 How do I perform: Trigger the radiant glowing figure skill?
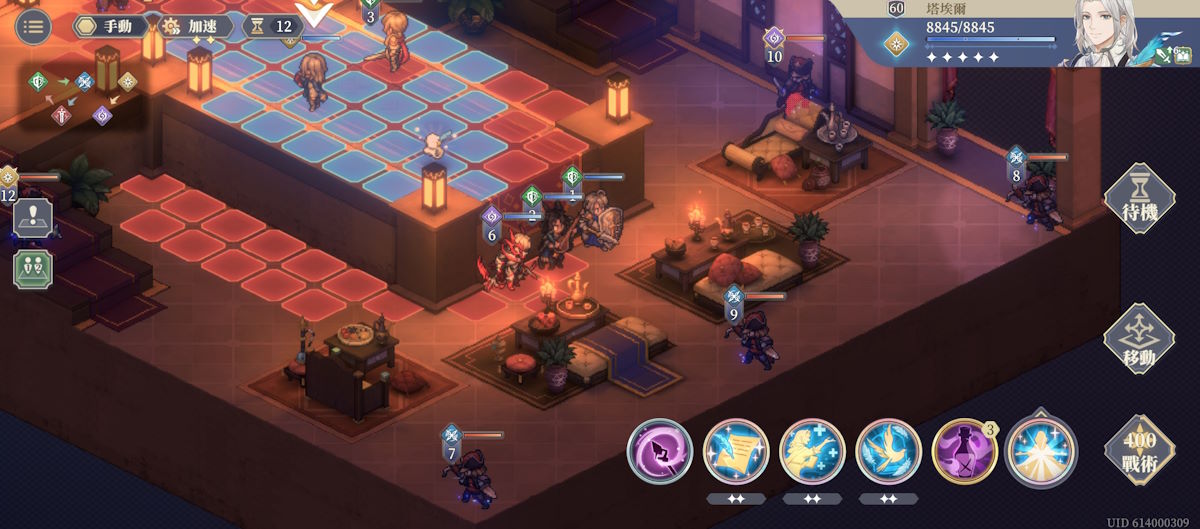pyautogui.click(x=1041, y=452)
